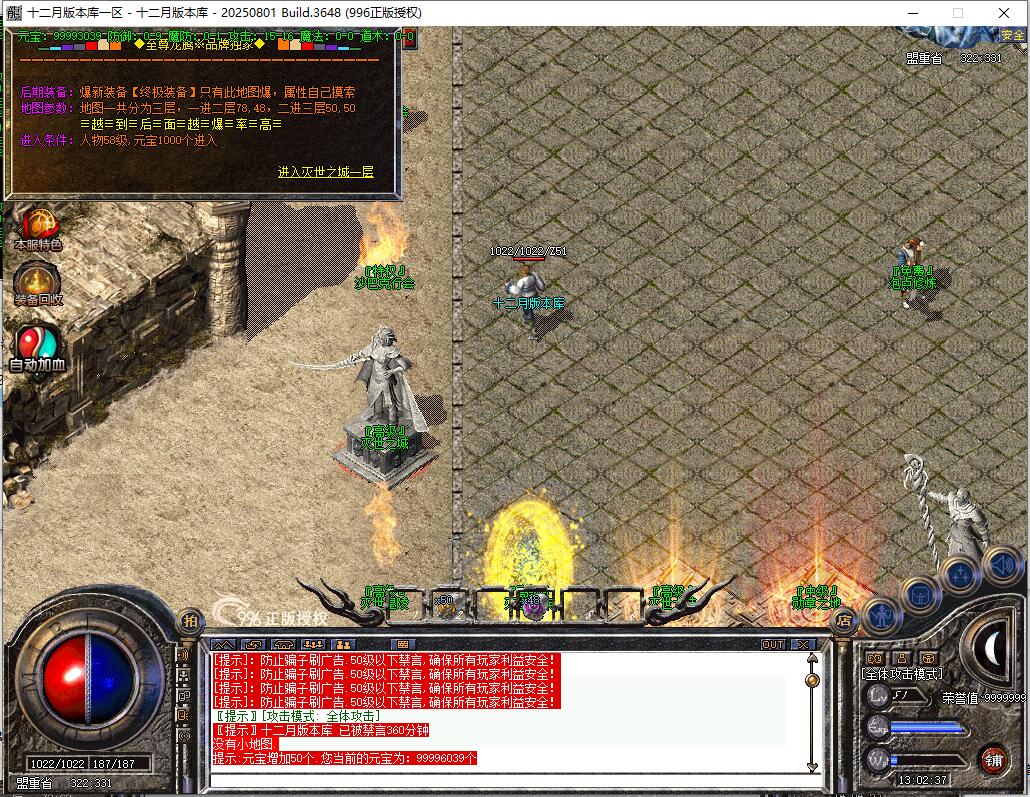Click the red 铺 stall button
This screenshot has width=1030, height=797.
point(993,759)
